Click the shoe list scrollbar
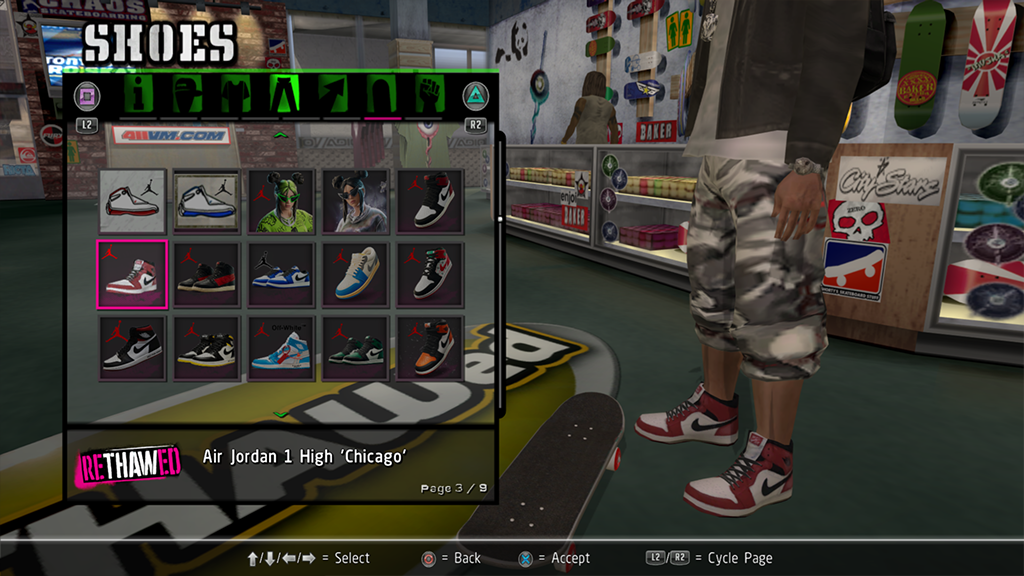Image resolution: width=1024 pixels, height=576 pixels. point(500,218)
